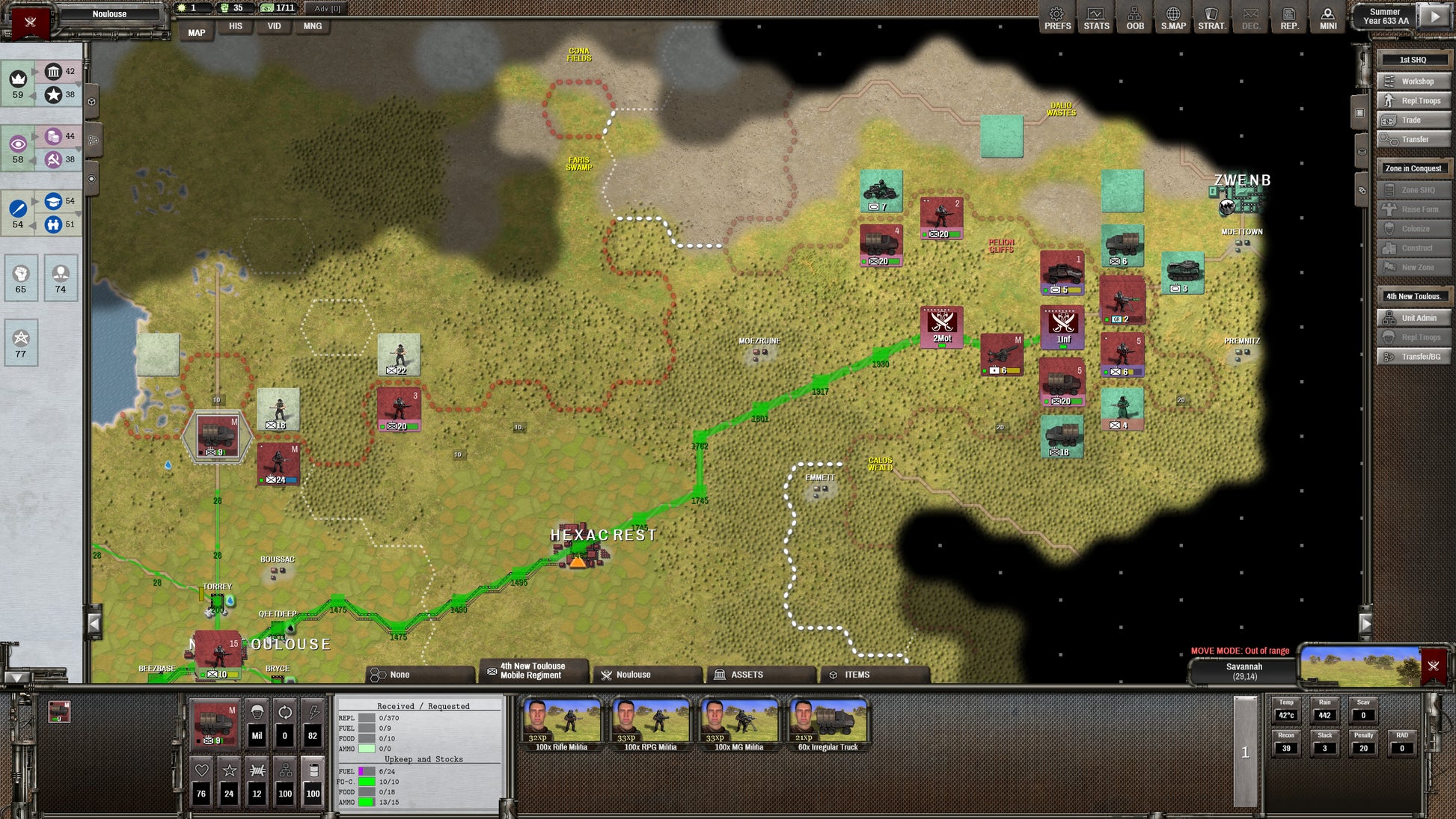This screenshot has width=1456, height=819.
Task: Open the Workshop panel
Action: tap(1413, 82)
